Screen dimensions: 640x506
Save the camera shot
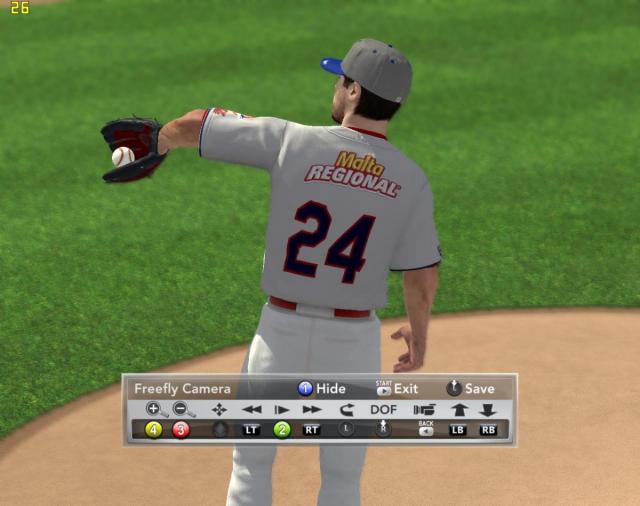[470, 389]
